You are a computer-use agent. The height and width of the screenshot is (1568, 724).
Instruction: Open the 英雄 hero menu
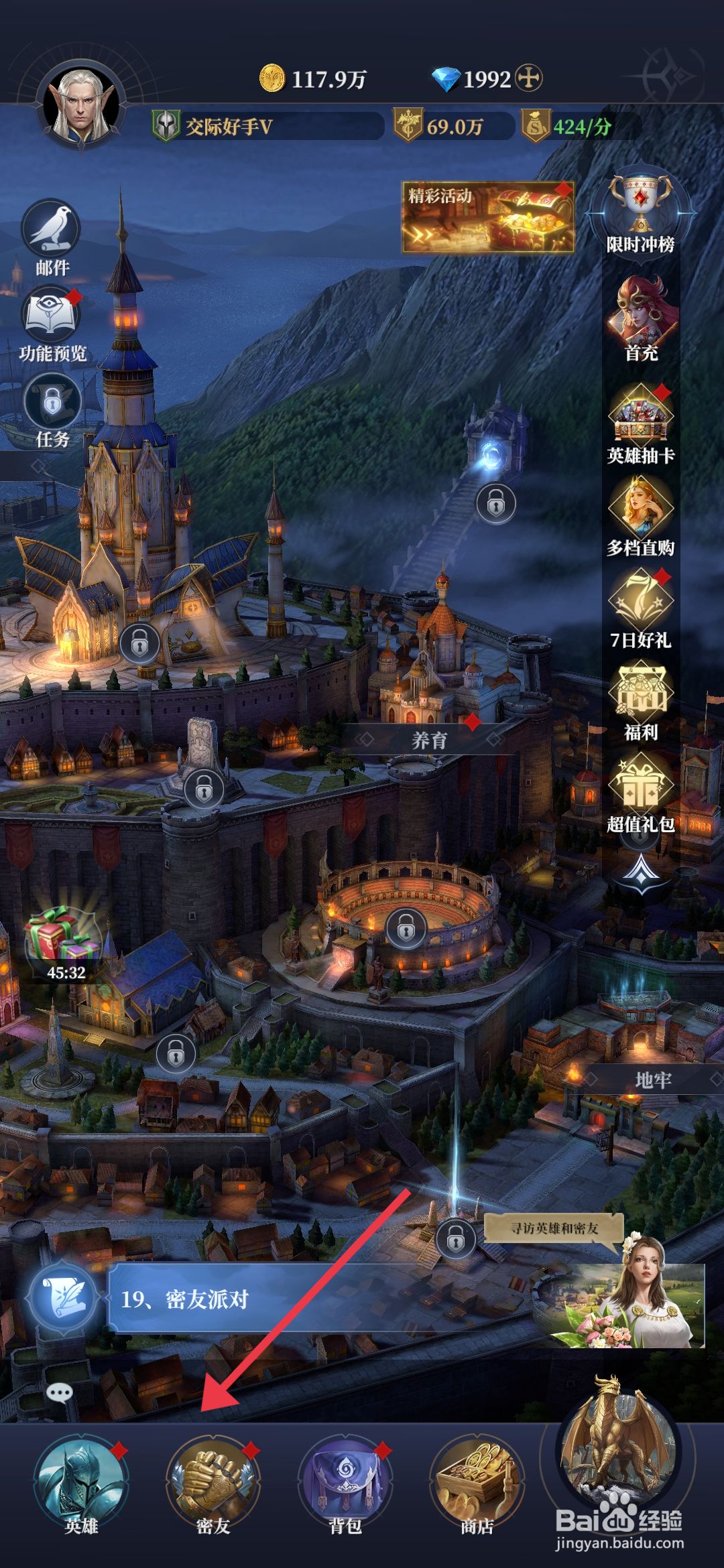click(x=81, y=1482)
